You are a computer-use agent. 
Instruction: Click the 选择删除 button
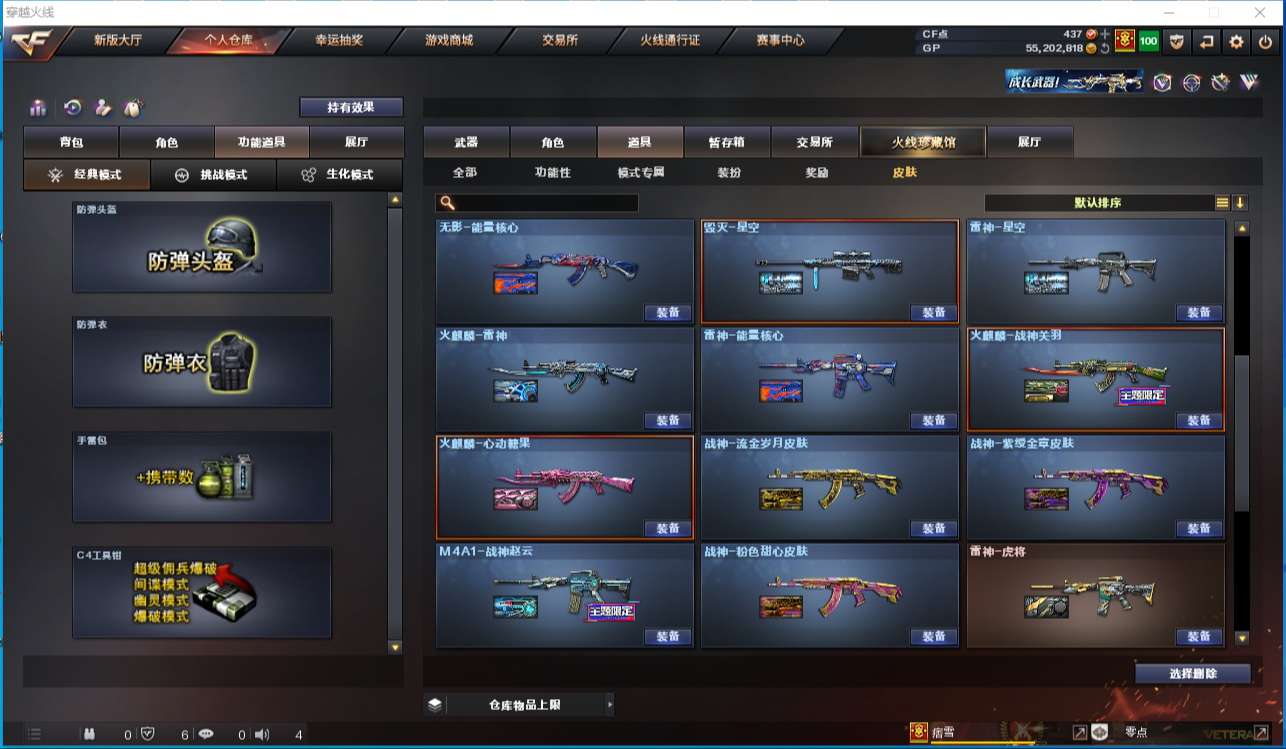click(1192, 674)
